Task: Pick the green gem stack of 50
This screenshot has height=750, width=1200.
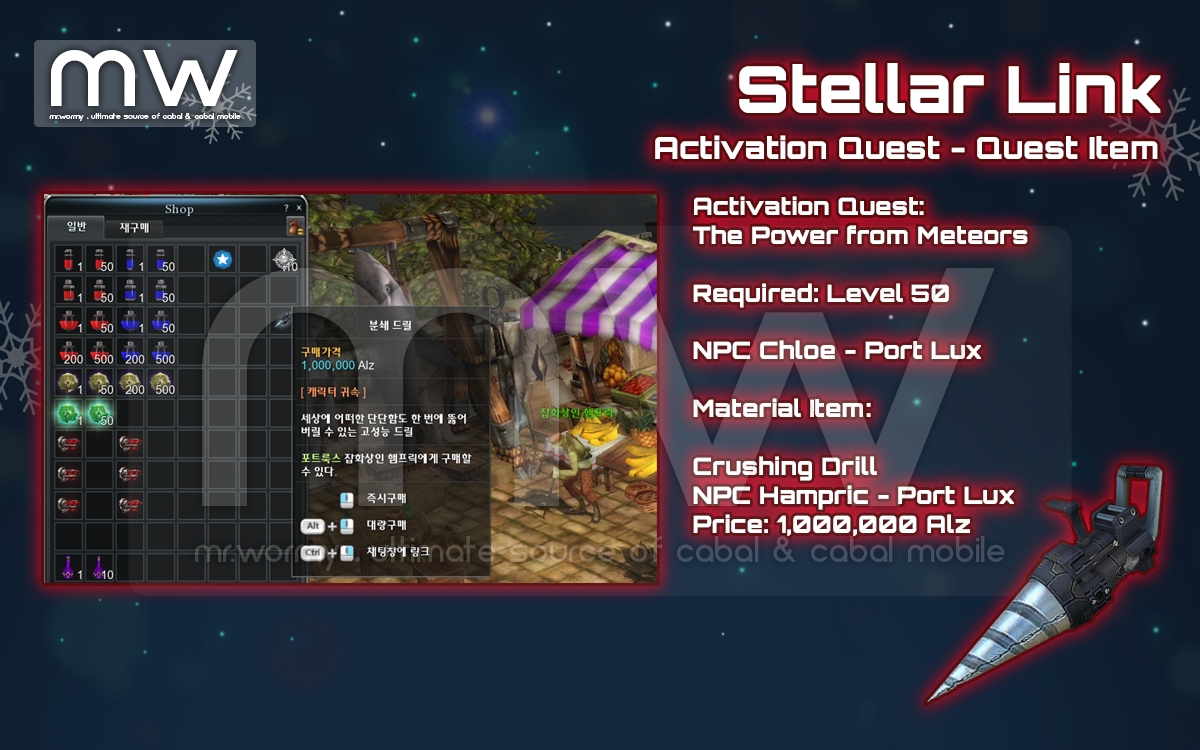Action: [x=99, y=414]
